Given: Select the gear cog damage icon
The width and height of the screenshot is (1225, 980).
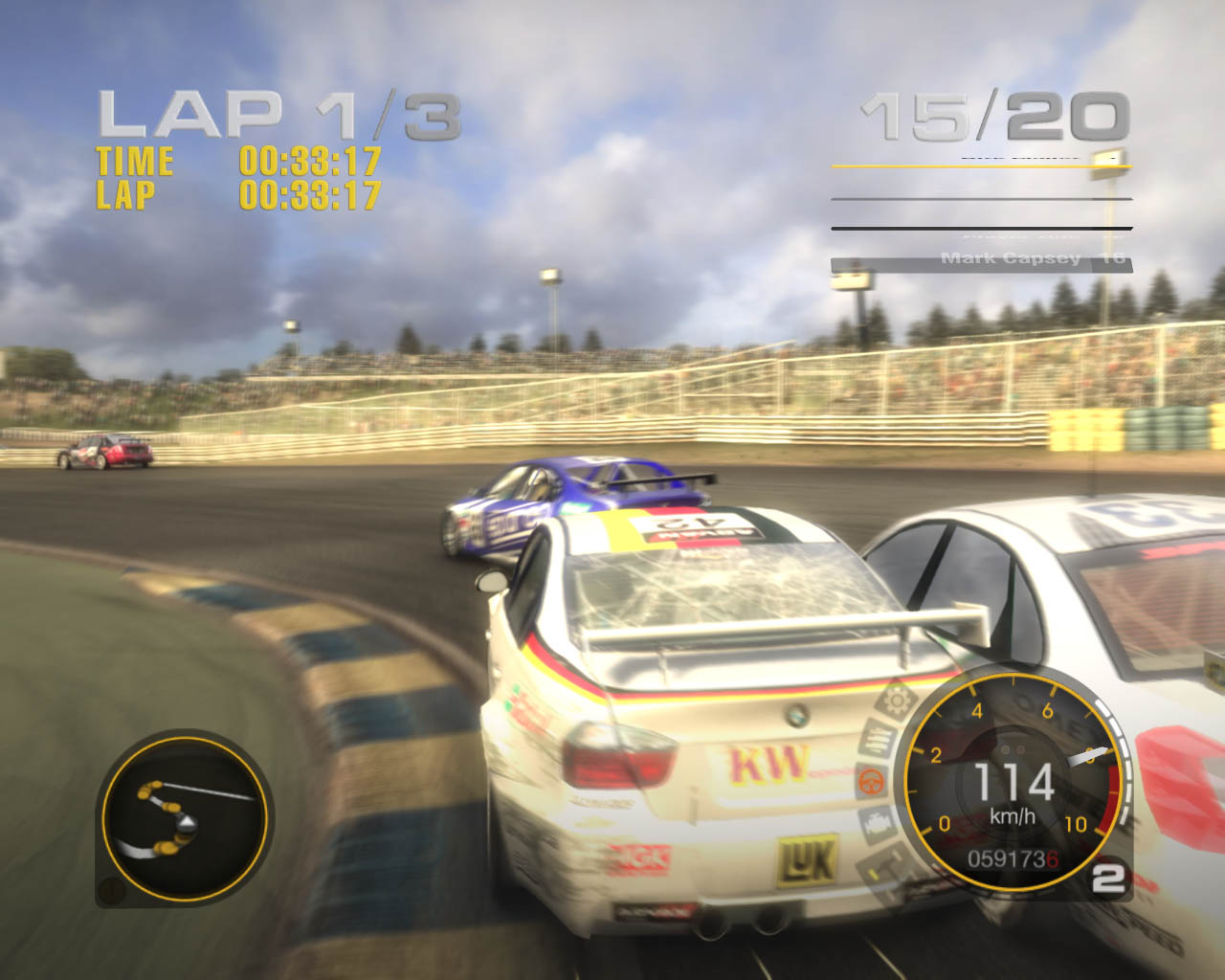Looking at the screenshot, I should [897, 702].
